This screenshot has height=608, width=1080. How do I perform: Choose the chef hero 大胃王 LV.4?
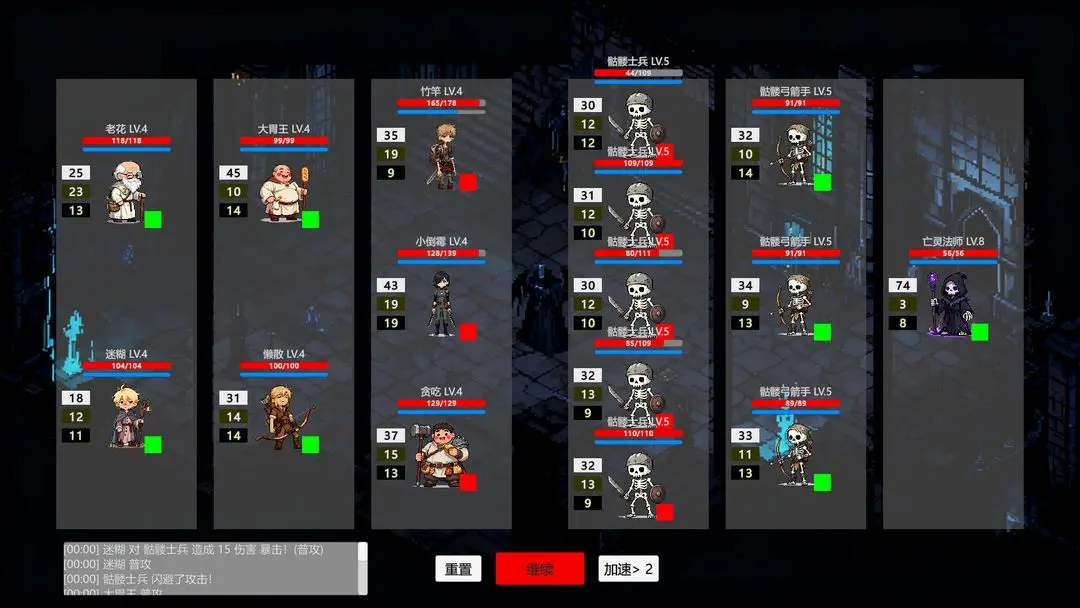click(x=282, y=192)
